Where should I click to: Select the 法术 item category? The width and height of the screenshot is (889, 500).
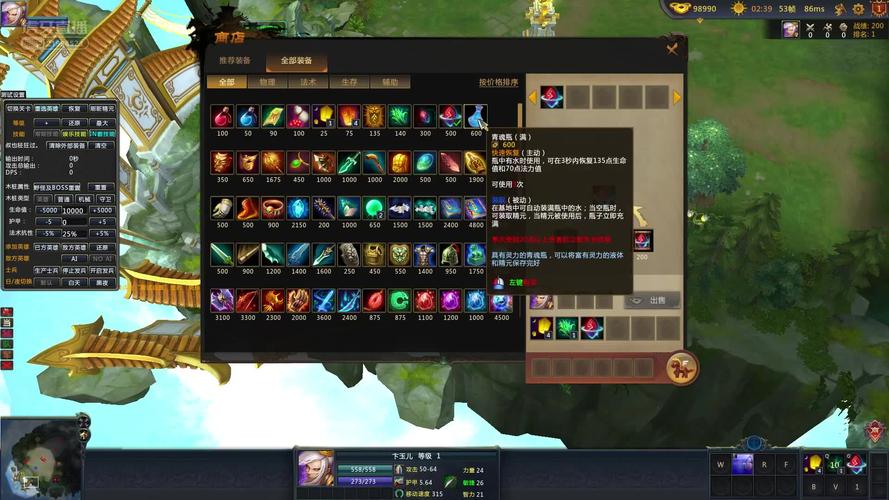click(x=308, y=82)
